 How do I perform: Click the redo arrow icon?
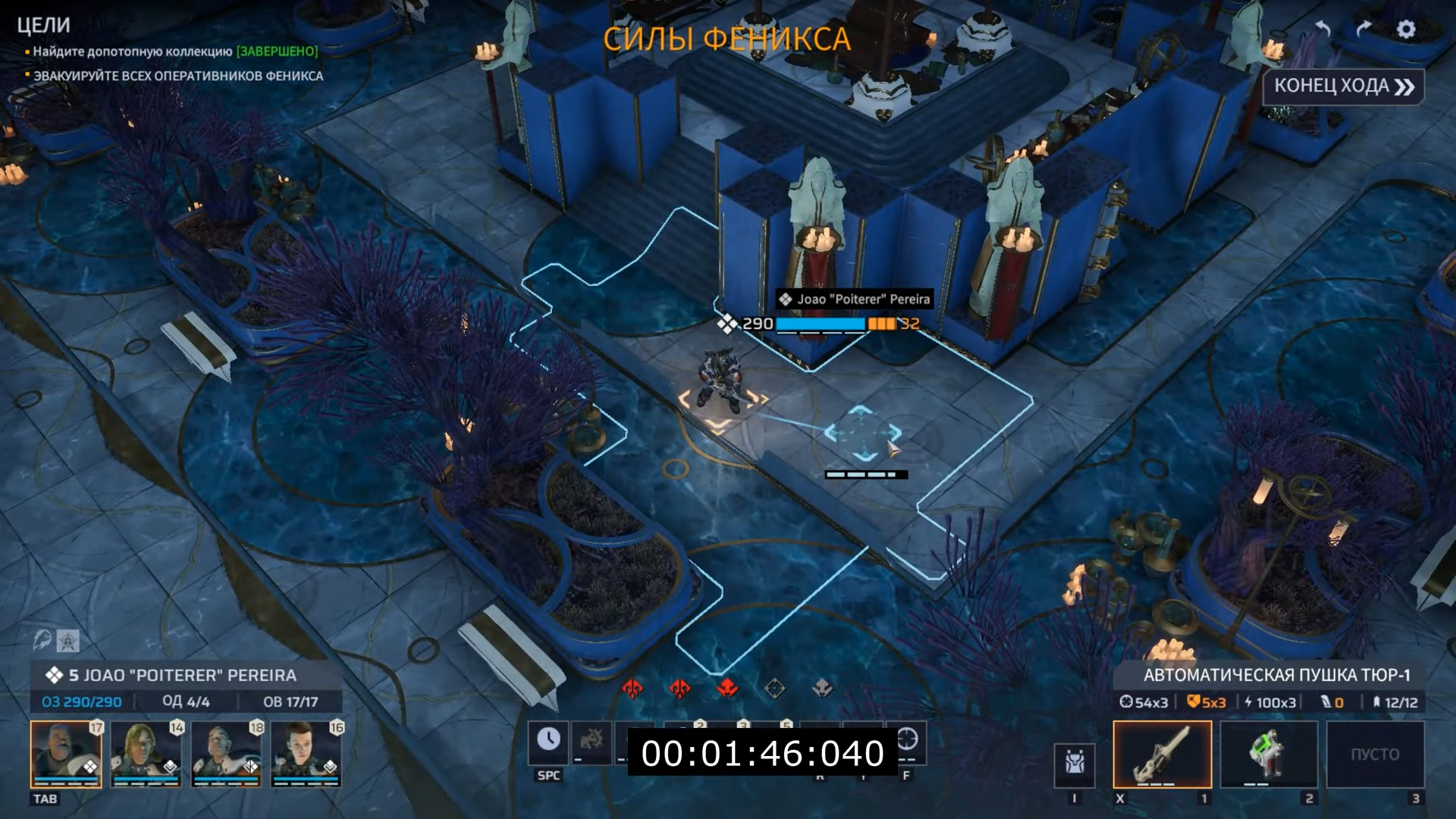pos(1363,30)
